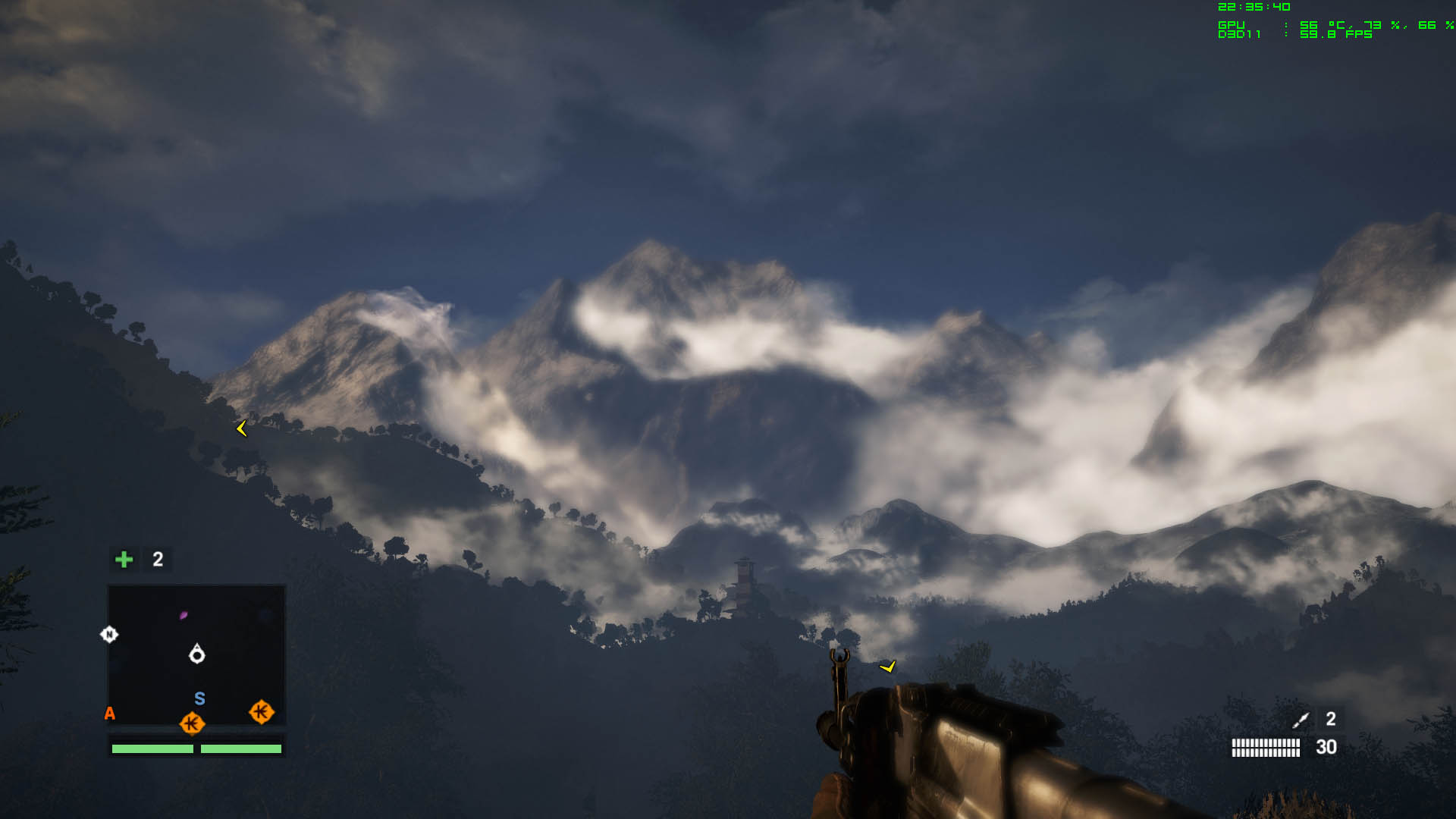
Task: Click the purple marker on the minimap
Action: pos(184,615)
